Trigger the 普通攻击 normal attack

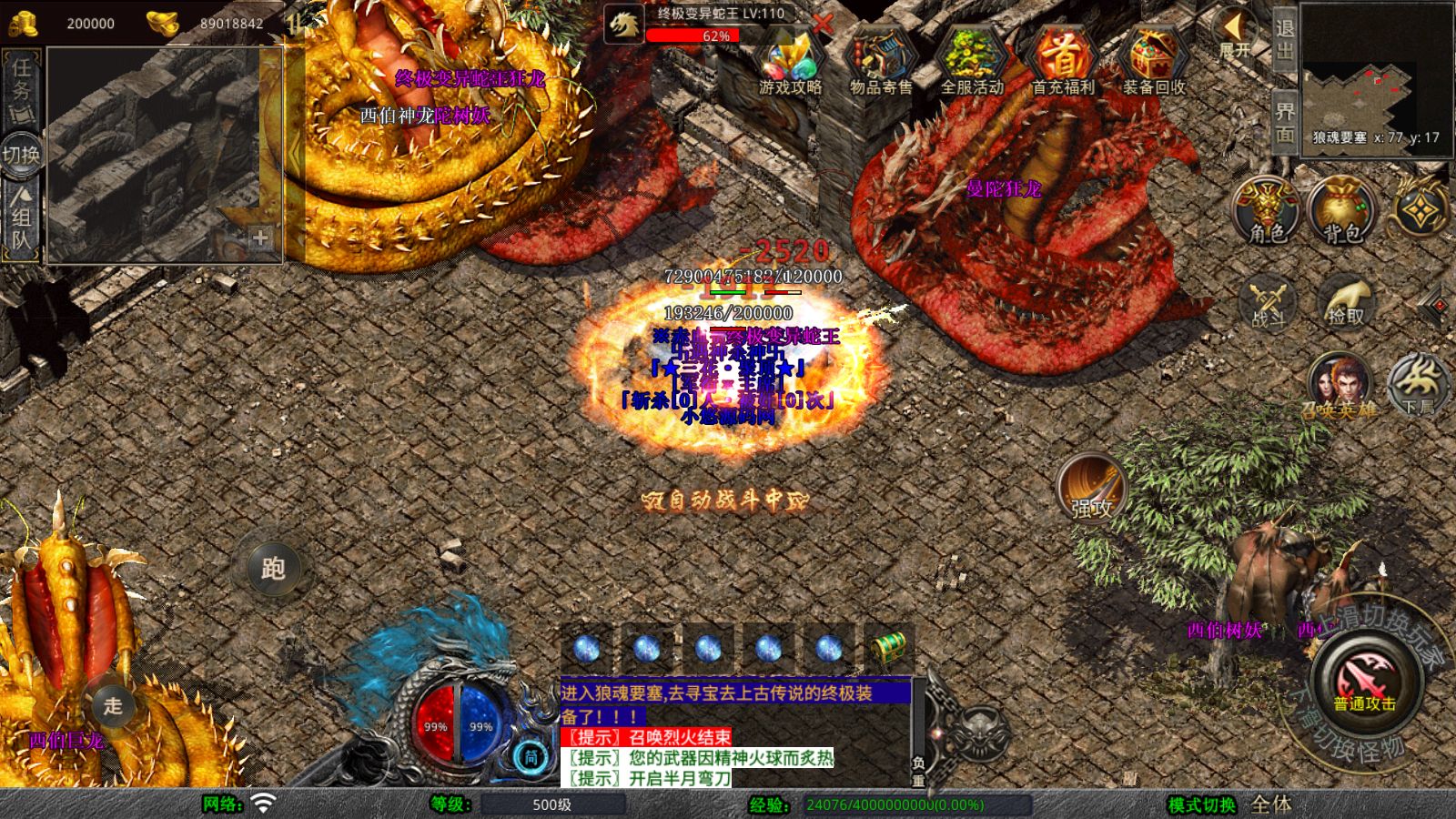pyautogui.click(x=1364, y=682)
